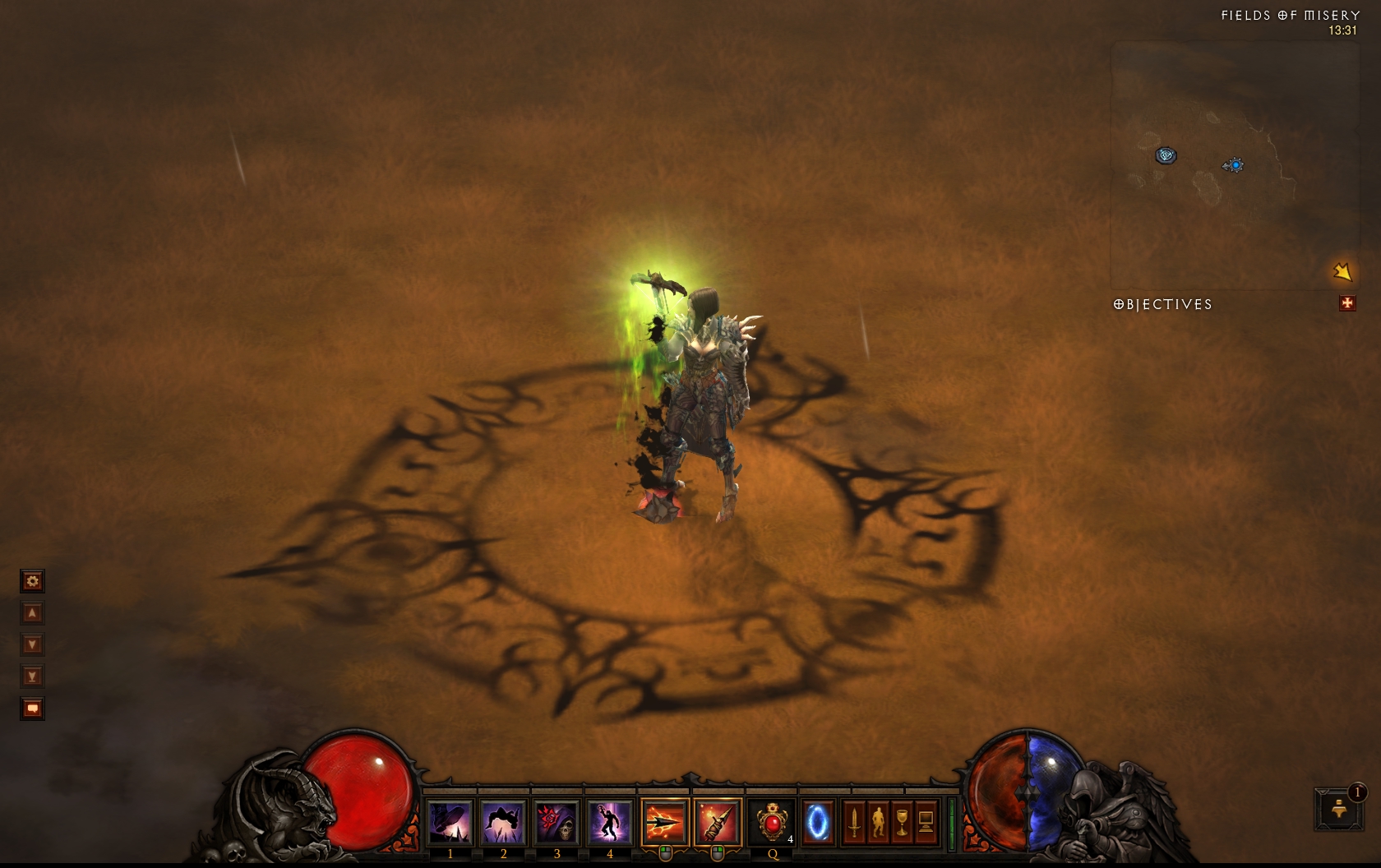This screenshot has height=868, width=1381.
Task: Collapse the Objectives tracker with the cross button
Action: 1347,304
